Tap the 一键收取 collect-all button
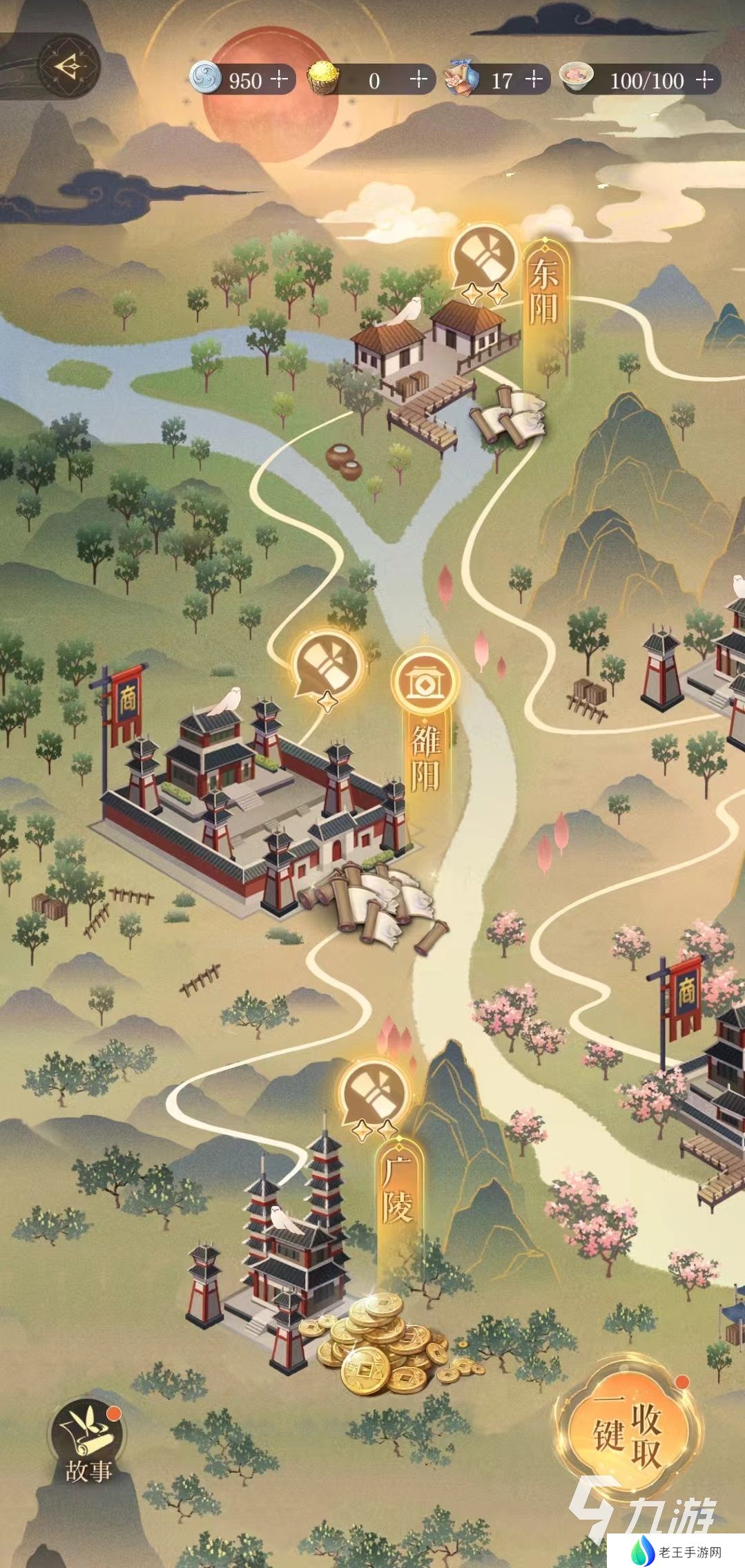The height and width of the screenshot is (1568, 745). coord(628,1433)
